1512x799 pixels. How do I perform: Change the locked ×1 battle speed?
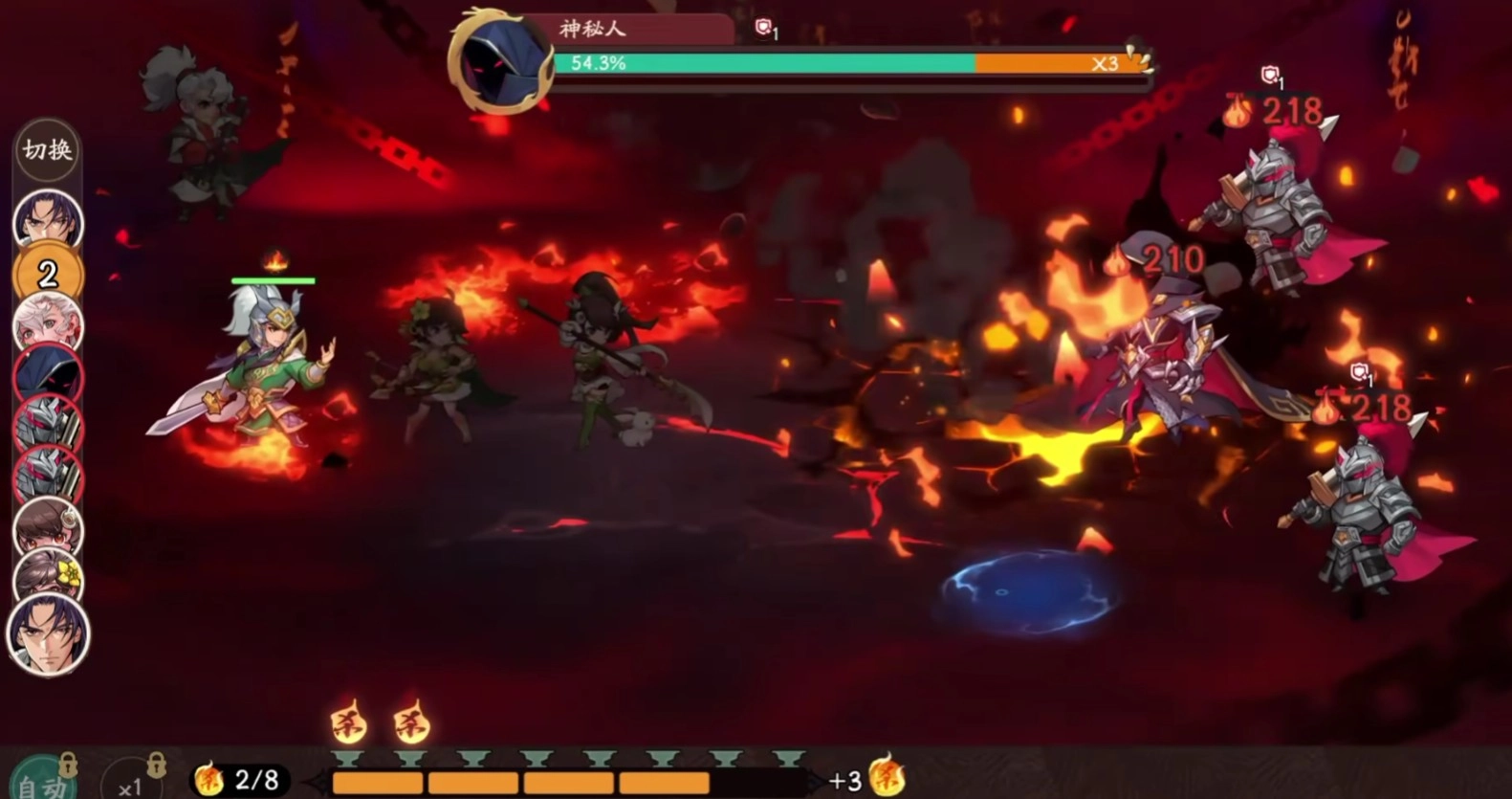132,782
